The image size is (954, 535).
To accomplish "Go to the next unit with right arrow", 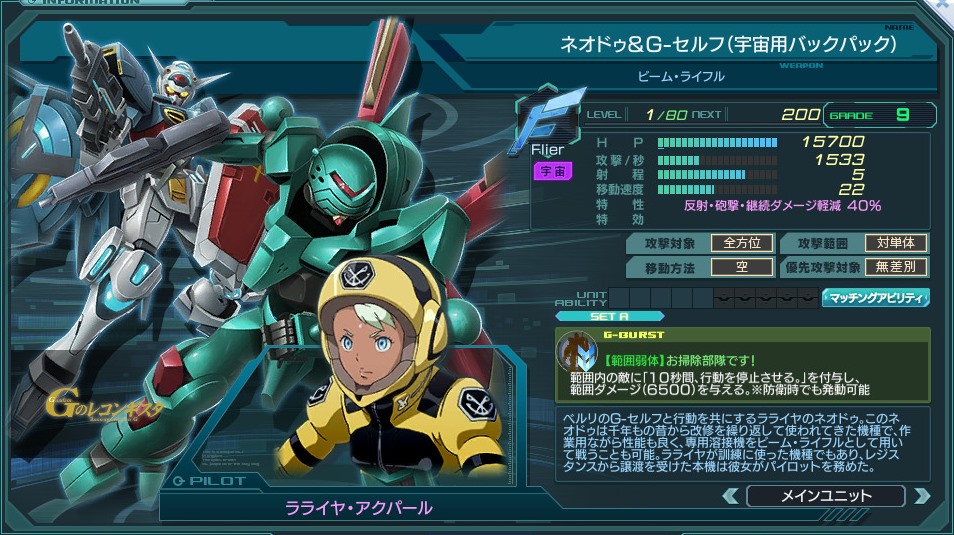I will 921,496.
